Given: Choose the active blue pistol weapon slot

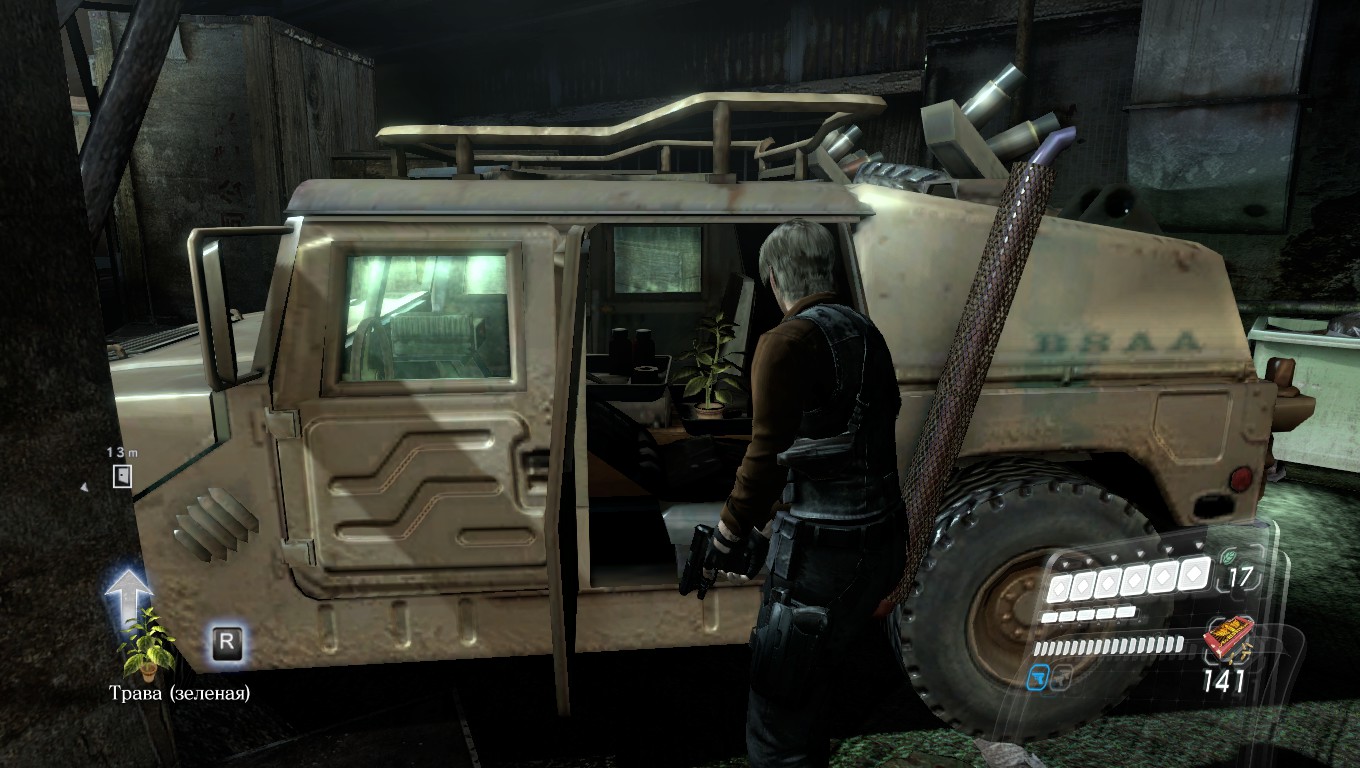Looking at the screenshot, I should 1039,677.
